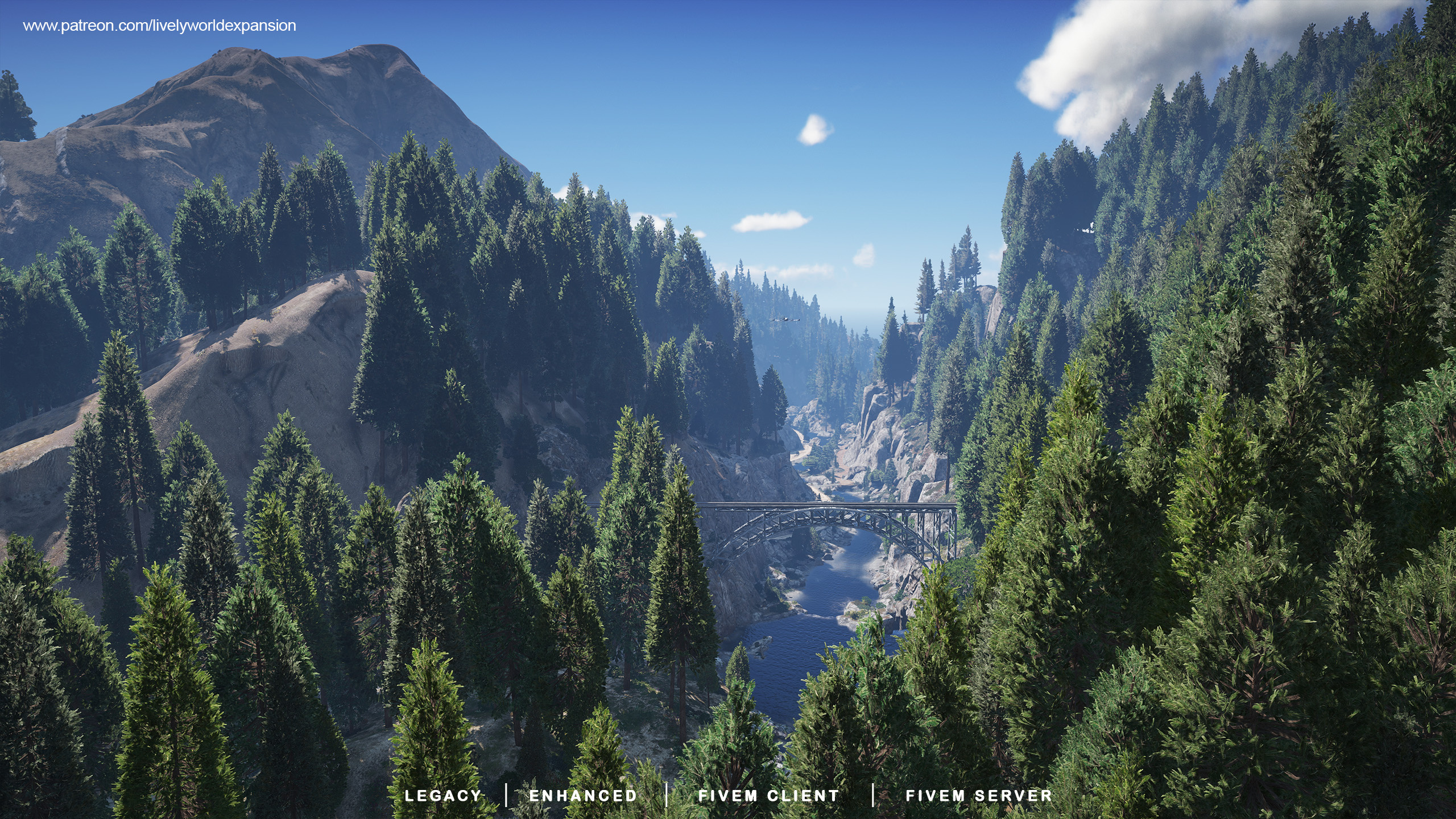Click the FIVEM SERVER label
The height and width of the screenshot is (819, 1456).
pos(979,795)
